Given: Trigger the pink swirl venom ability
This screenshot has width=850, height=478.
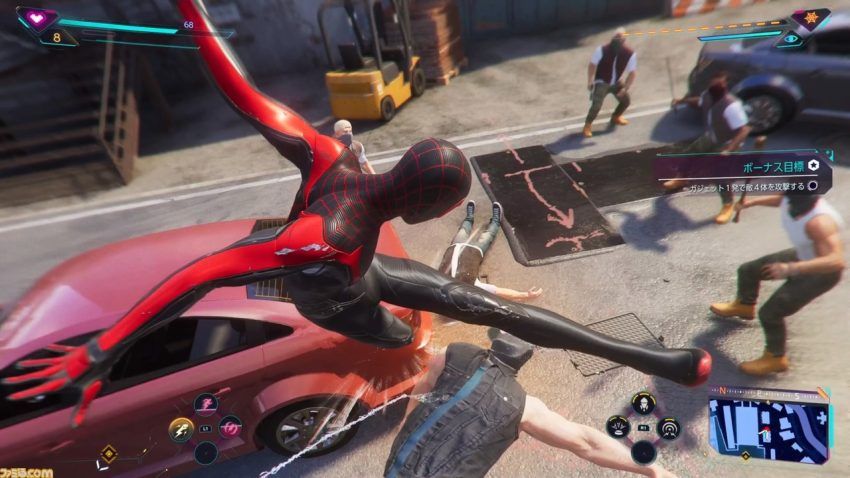Looking at the screenshot, I should tap(231, 429).
